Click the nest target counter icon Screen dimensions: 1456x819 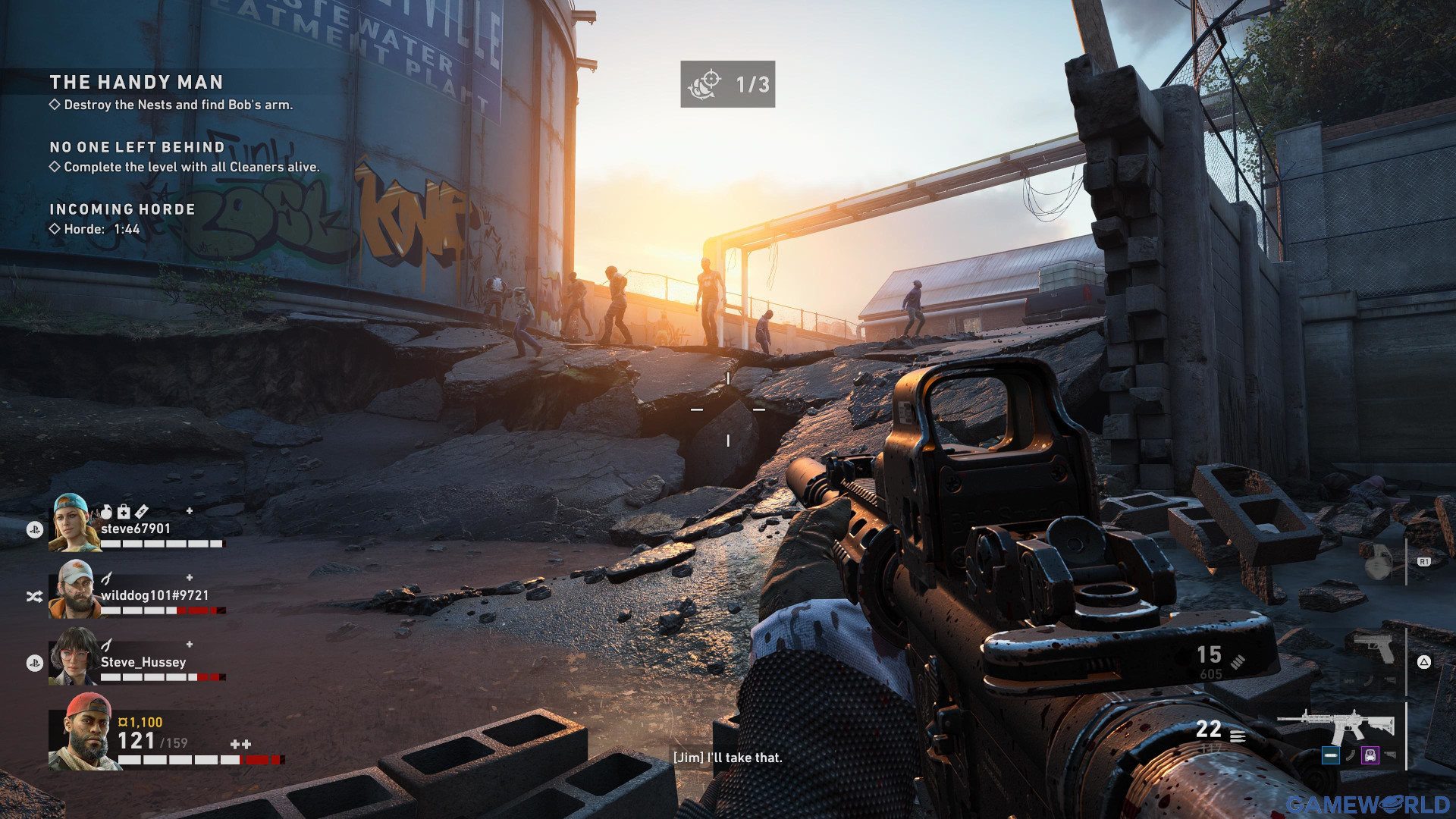point(704,84)
